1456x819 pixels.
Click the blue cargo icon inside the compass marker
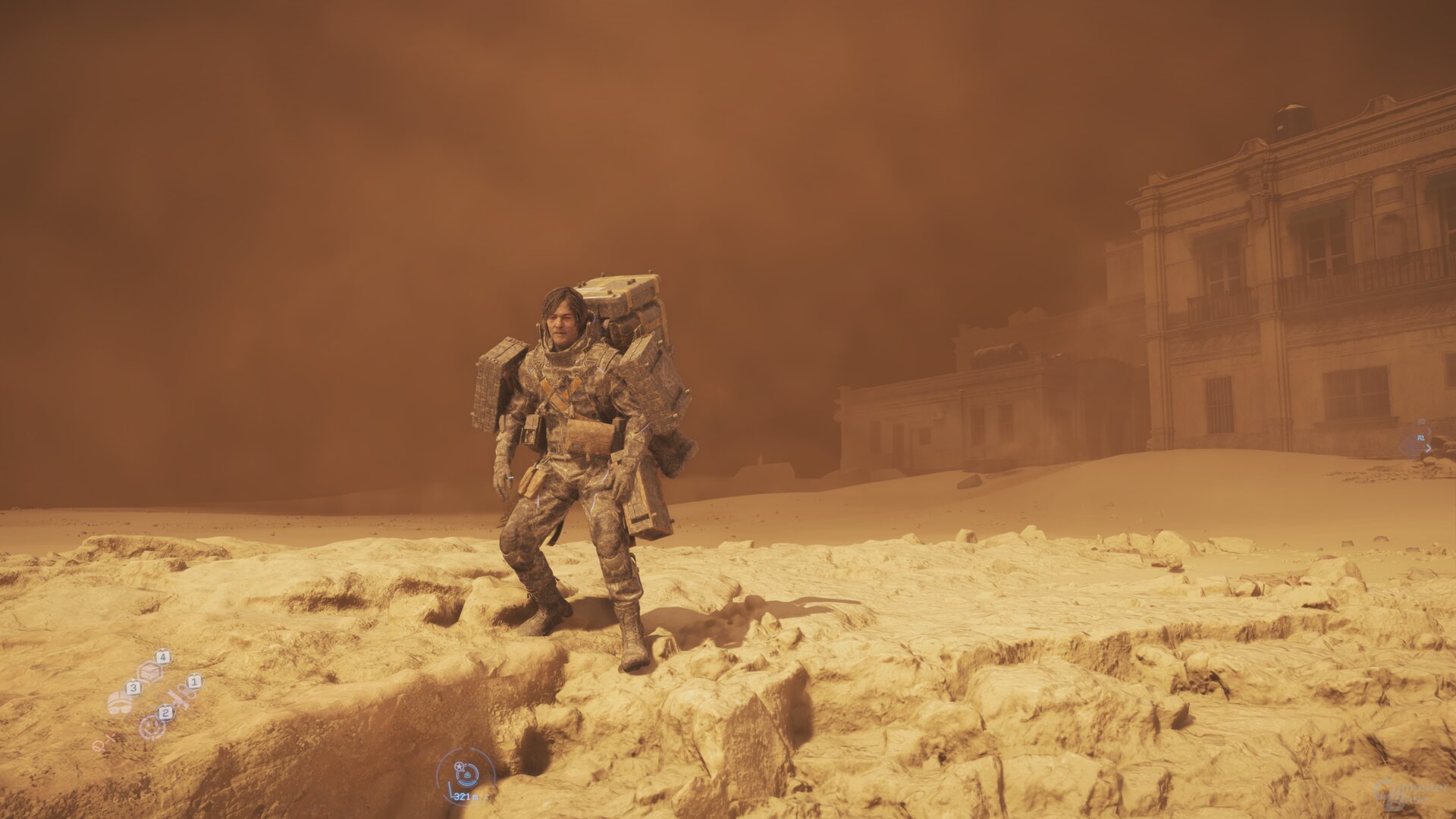coord(467,776)
